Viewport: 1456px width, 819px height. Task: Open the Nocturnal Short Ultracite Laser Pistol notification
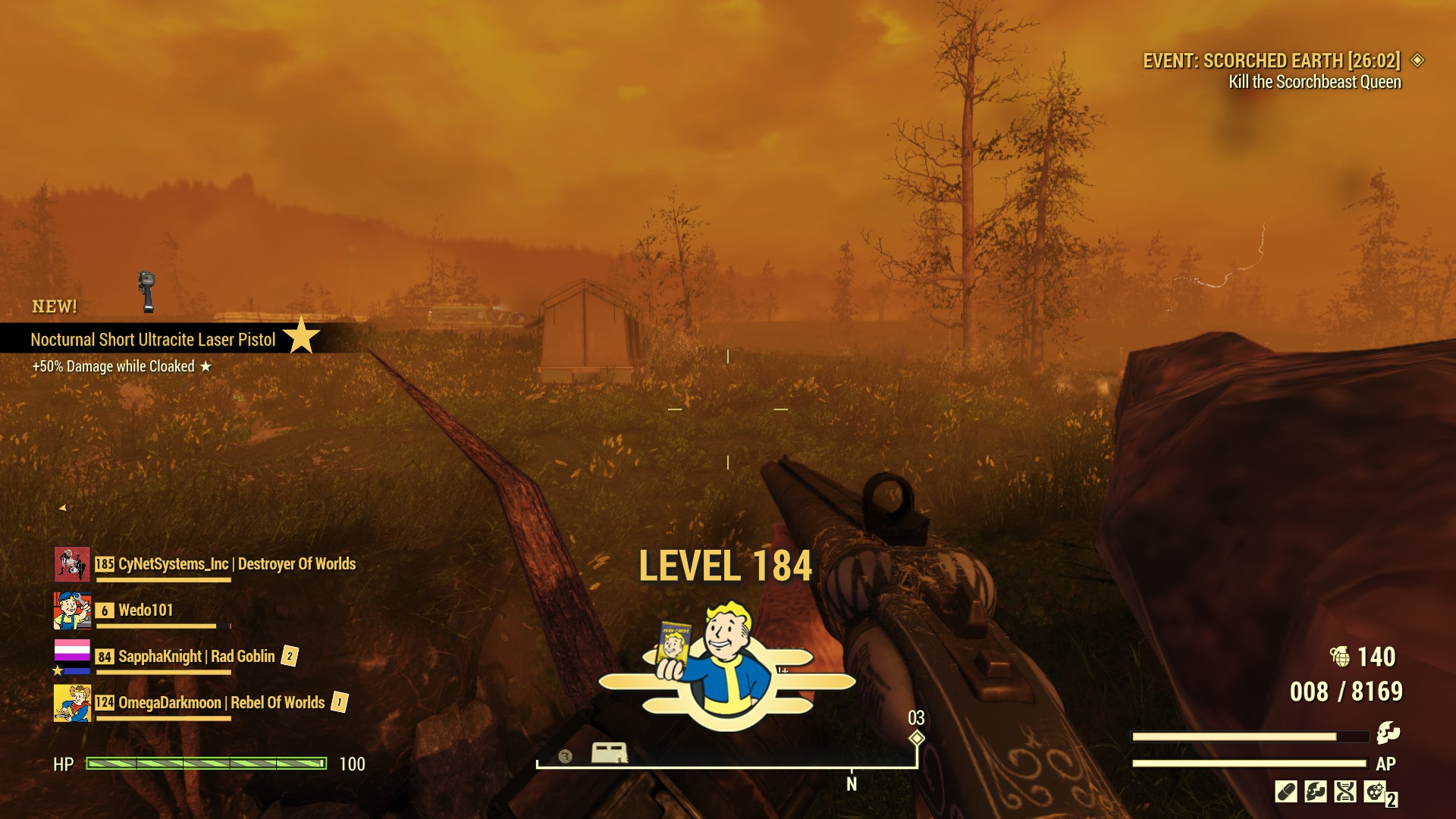point(153,340)
